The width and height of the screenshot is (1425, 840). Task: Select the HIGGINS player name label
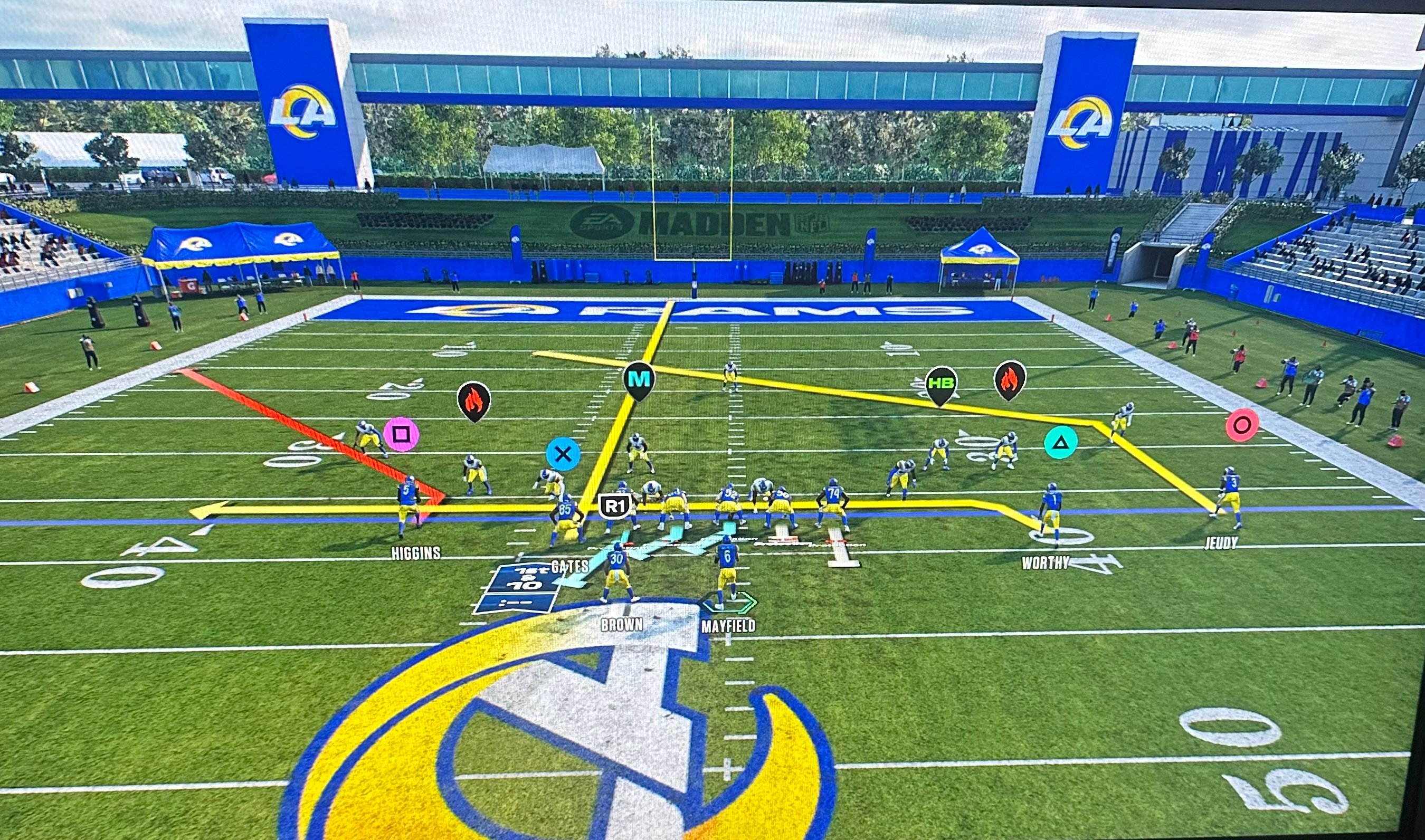coord(415,553)
